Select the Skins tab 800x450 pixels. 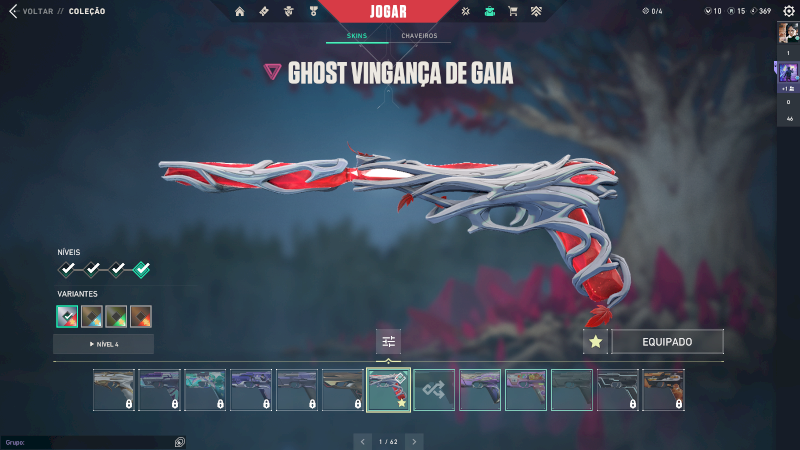357,36
